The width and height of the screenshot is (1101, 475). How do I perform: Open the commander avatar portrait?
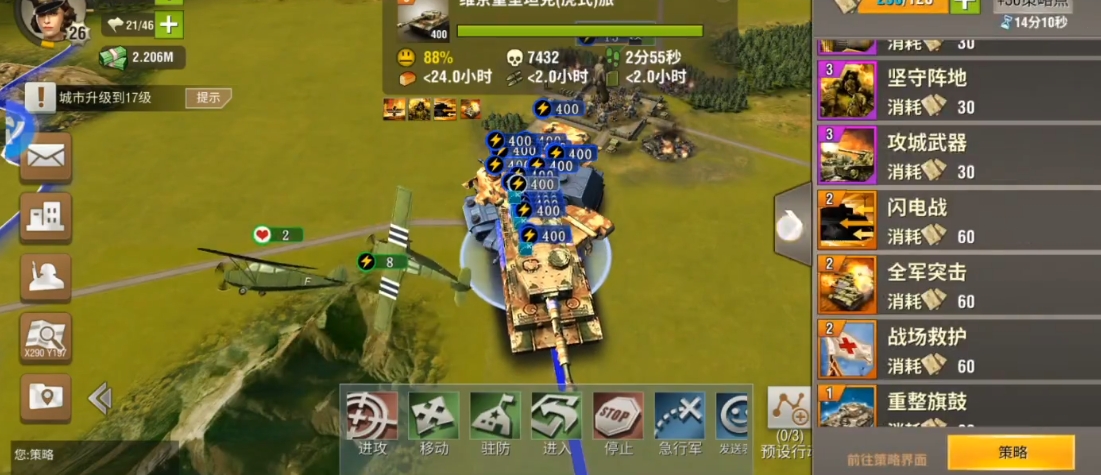point(50,18)
